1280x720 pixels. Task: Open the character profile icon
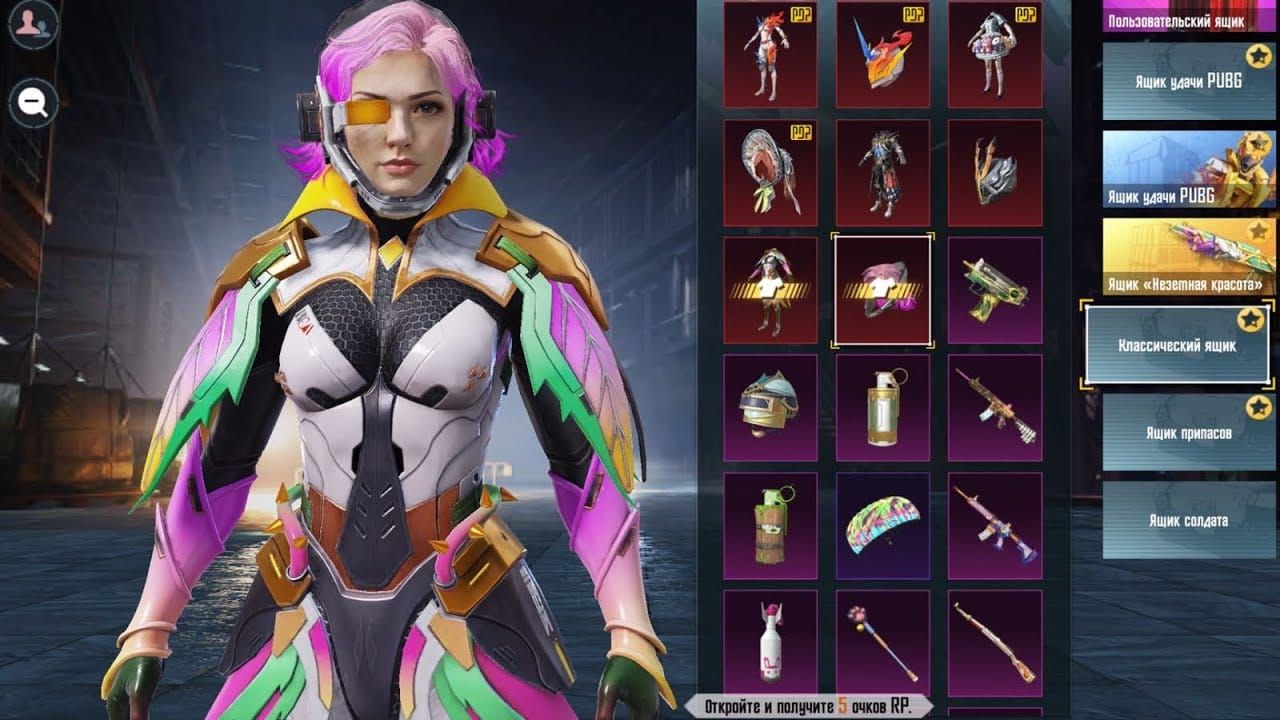coord(34,27)
